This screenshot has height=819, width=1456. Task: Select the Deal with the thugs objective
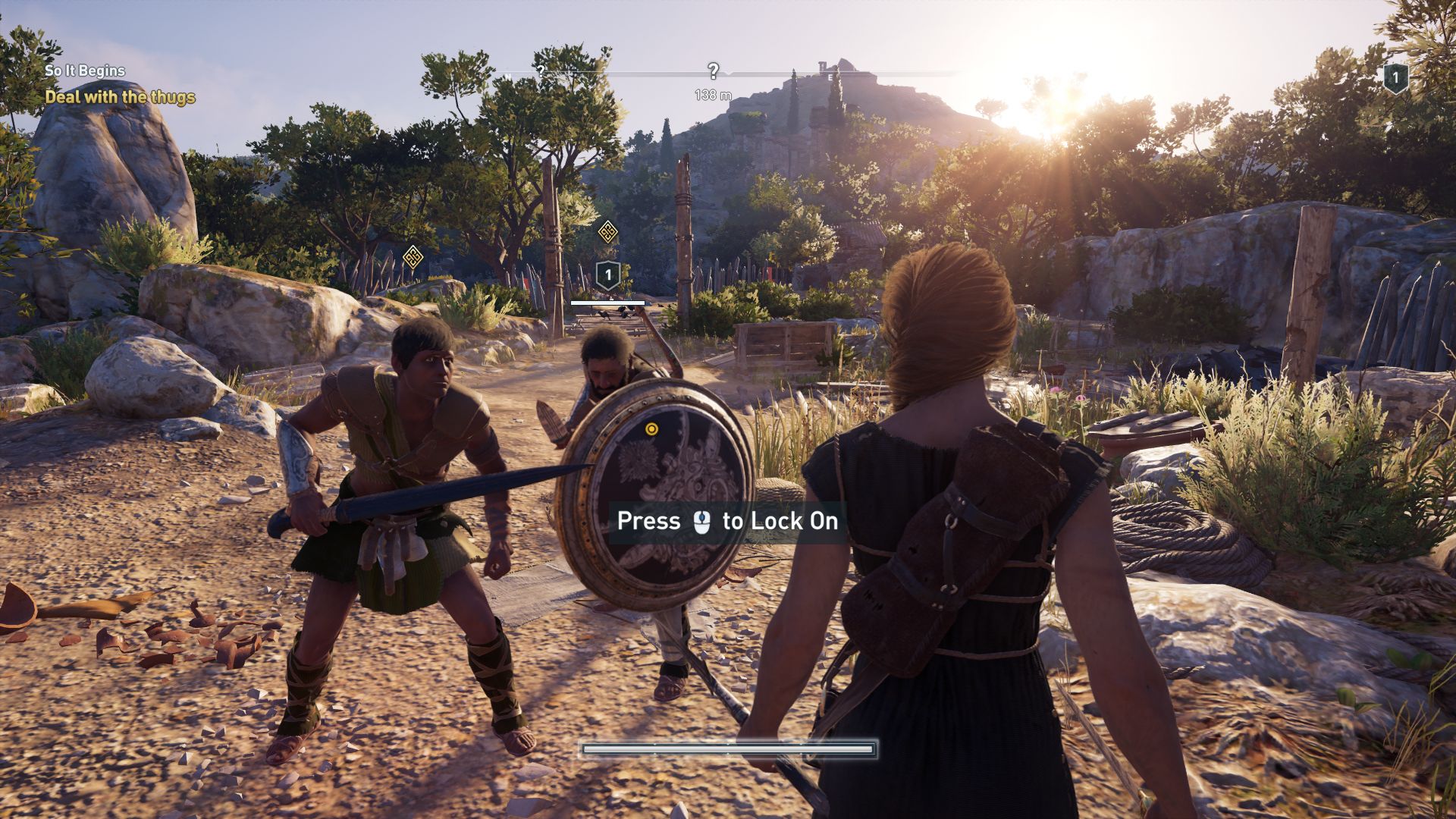point(120,97)
